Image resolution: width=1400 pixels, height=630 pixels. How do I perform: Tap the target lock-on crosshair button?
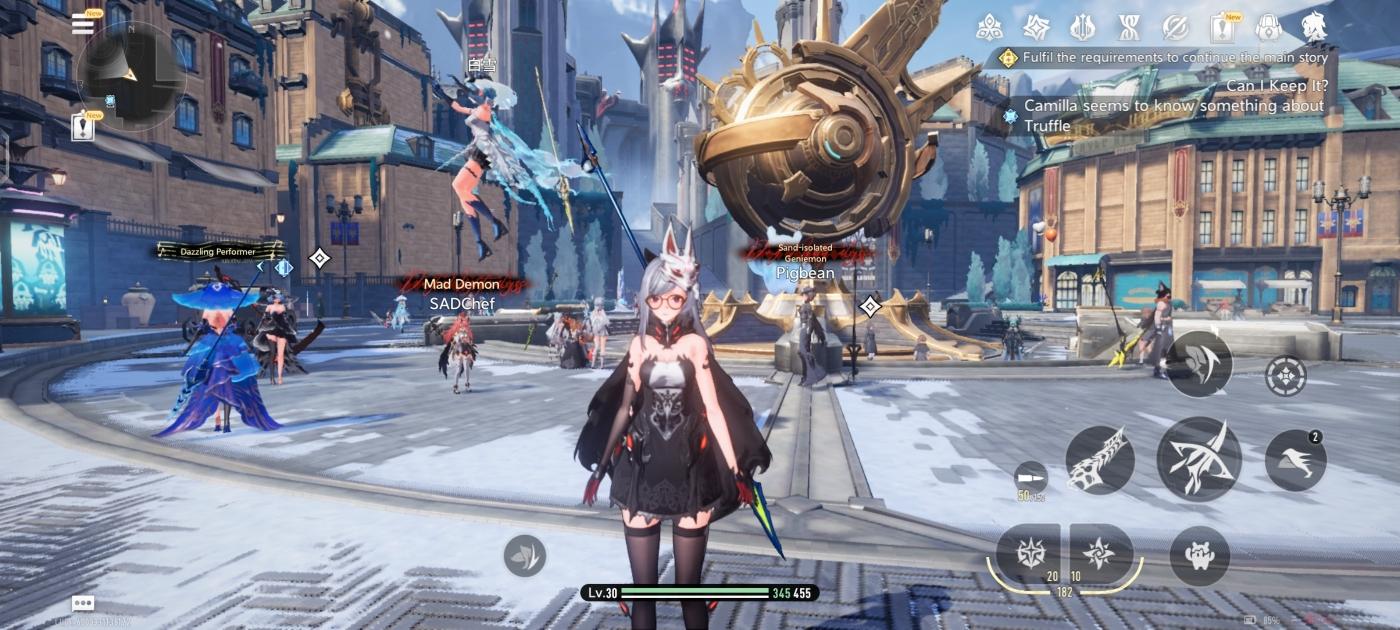point(1285,376)
